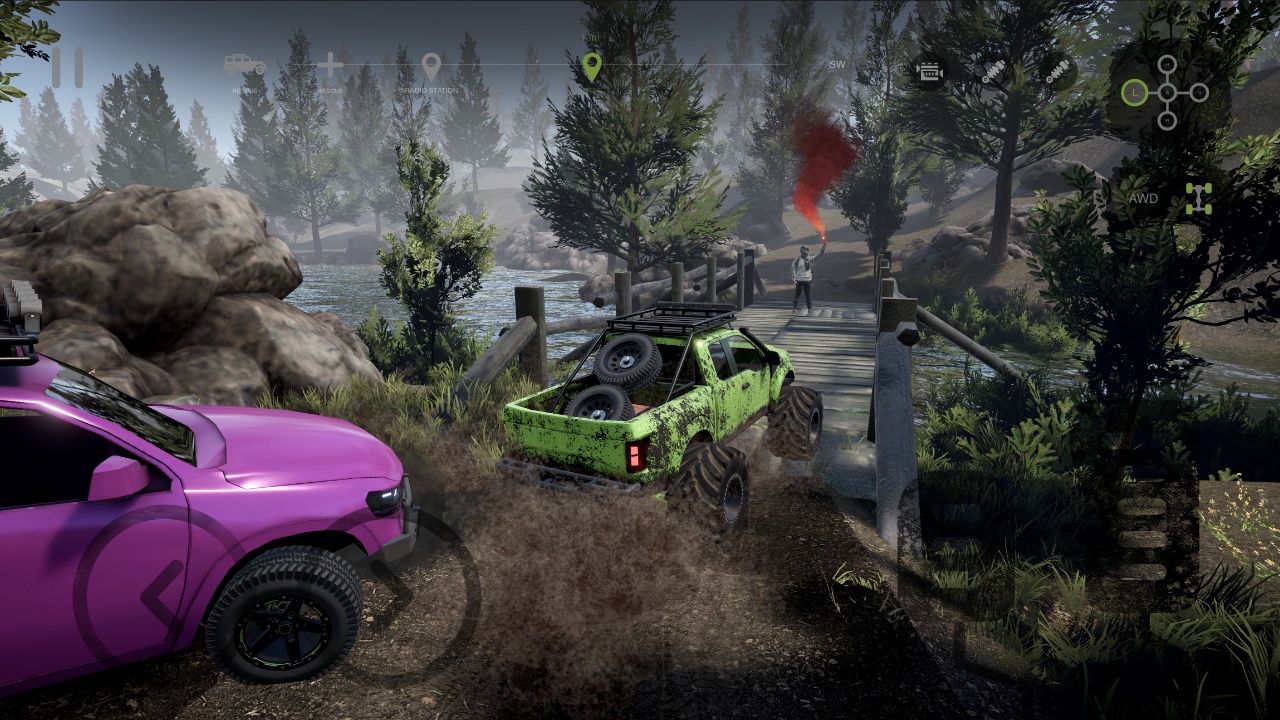Select the Radio Station map pin icon
This screenshot has width=1280, height=720.
430,62
